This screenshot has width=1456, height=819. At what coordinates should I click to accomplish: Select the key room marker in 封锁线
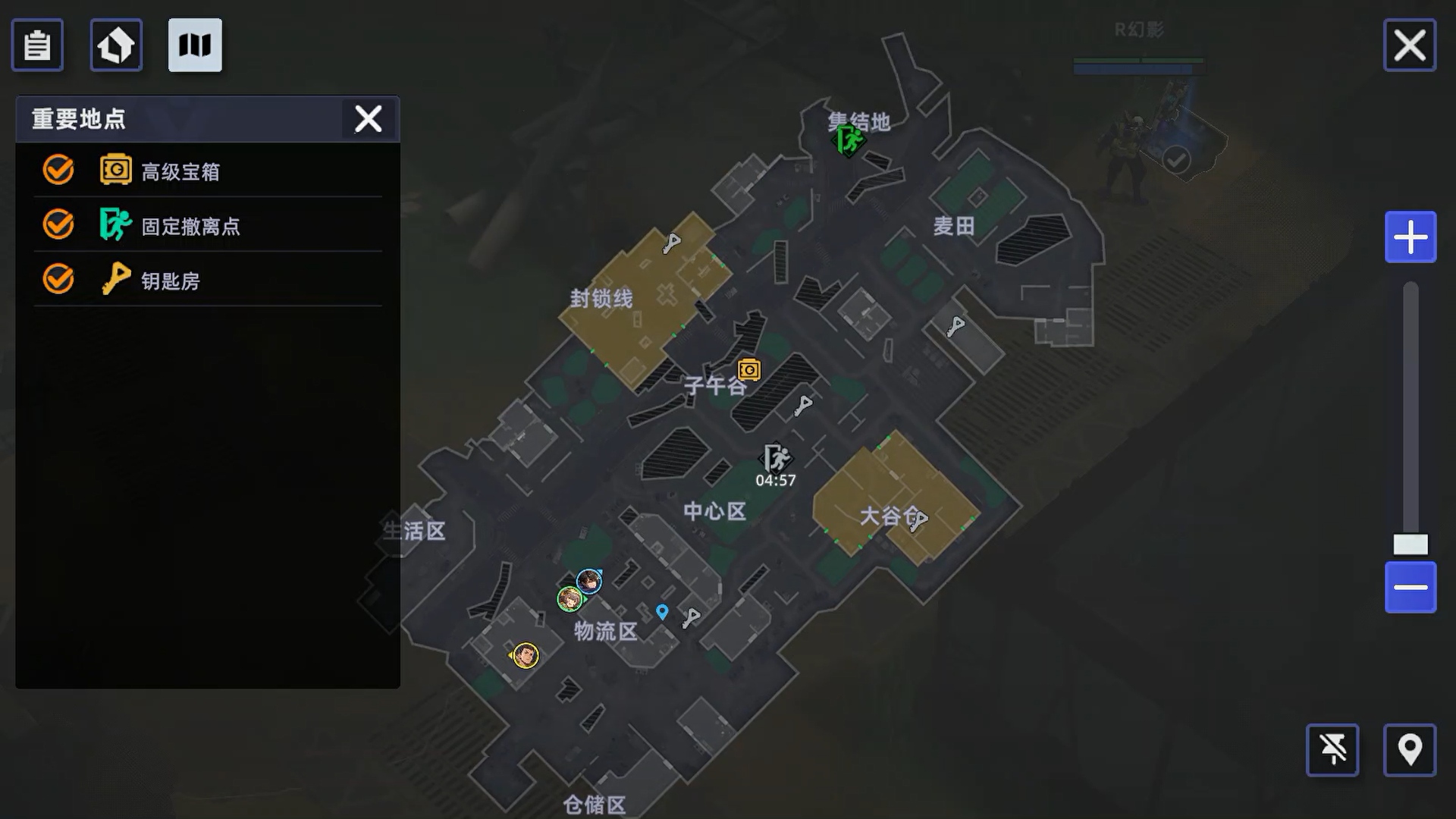tap(672, 243)
